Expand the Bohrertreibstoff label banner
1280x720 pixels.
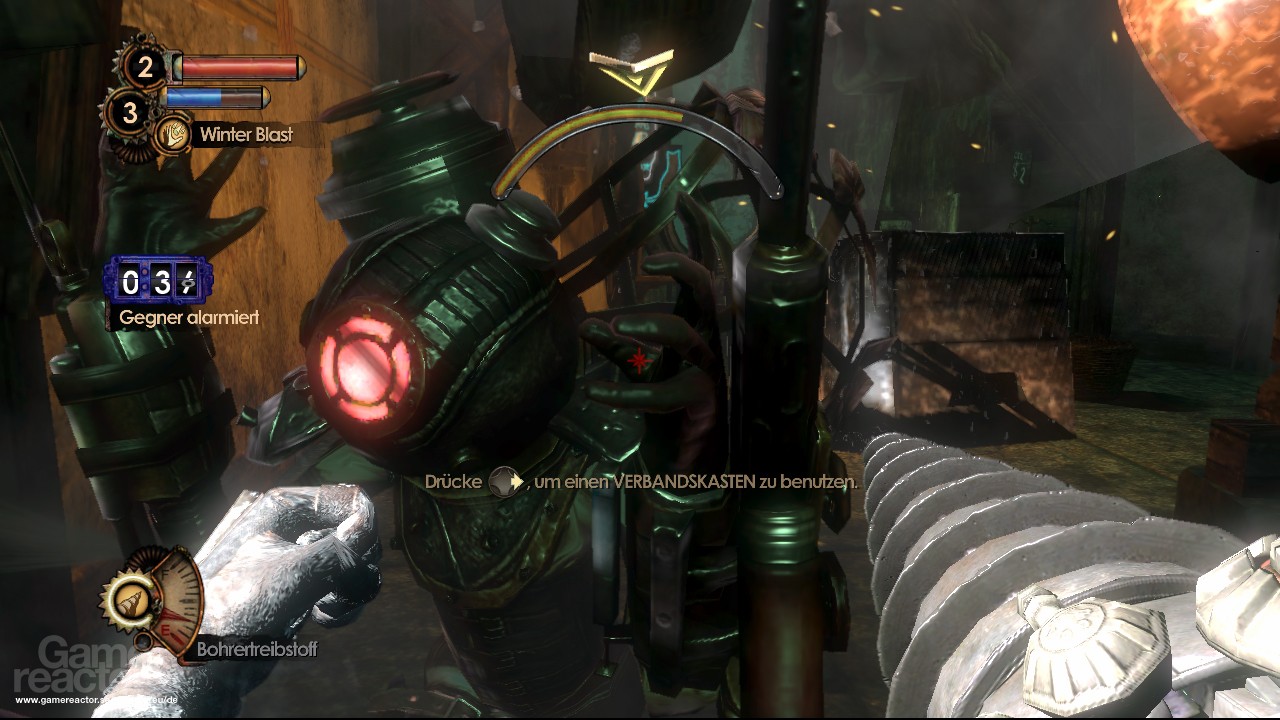[x=257, y=649]
